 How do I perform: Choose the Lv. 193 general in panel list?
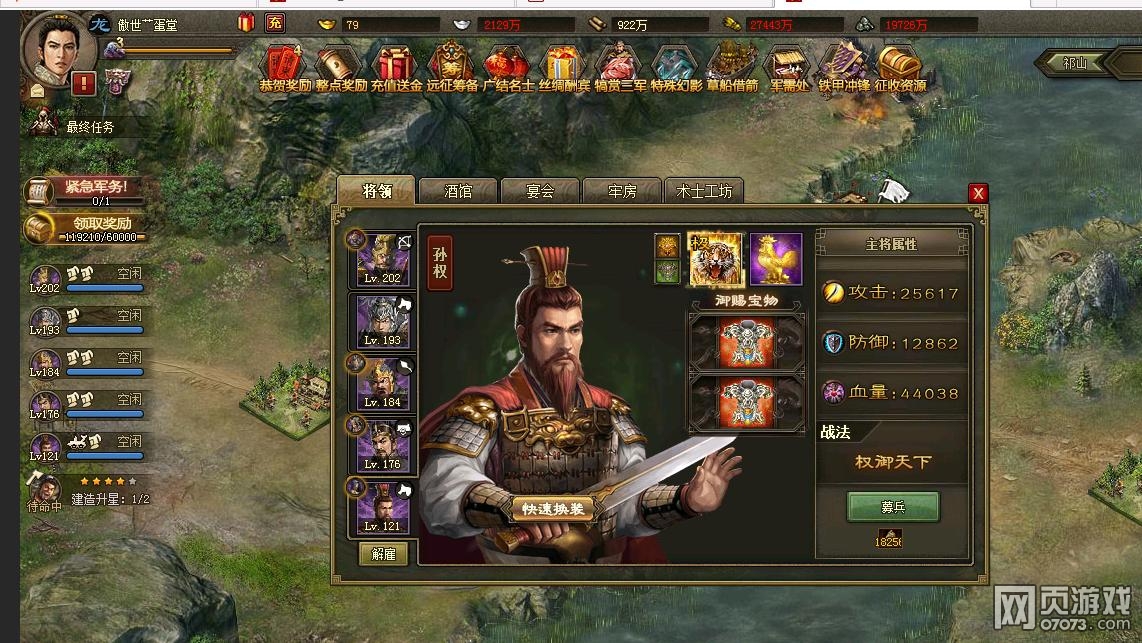[x=382, y=321]
